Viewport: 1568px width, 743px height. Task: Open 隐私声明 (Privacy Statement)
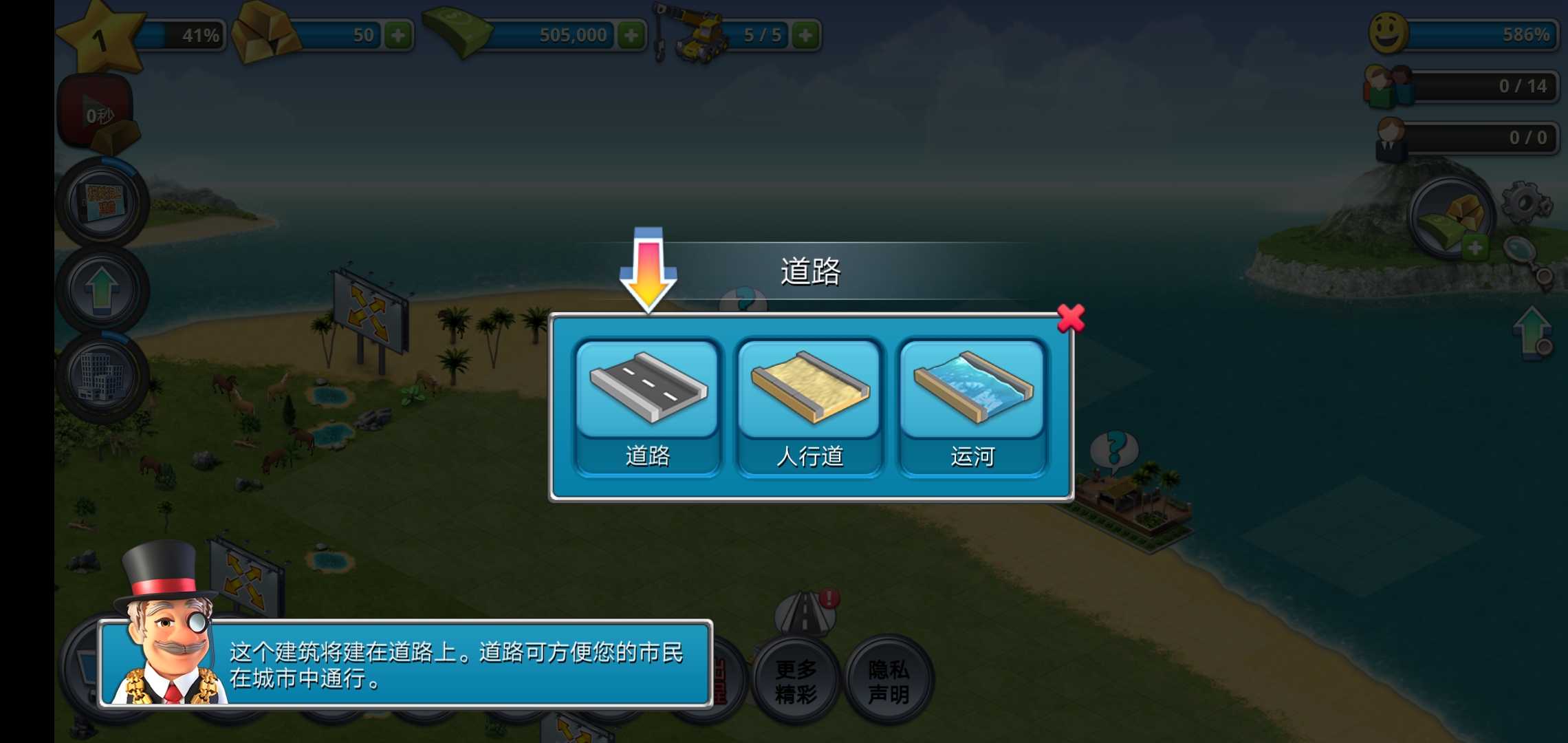[x=887, y=681]
